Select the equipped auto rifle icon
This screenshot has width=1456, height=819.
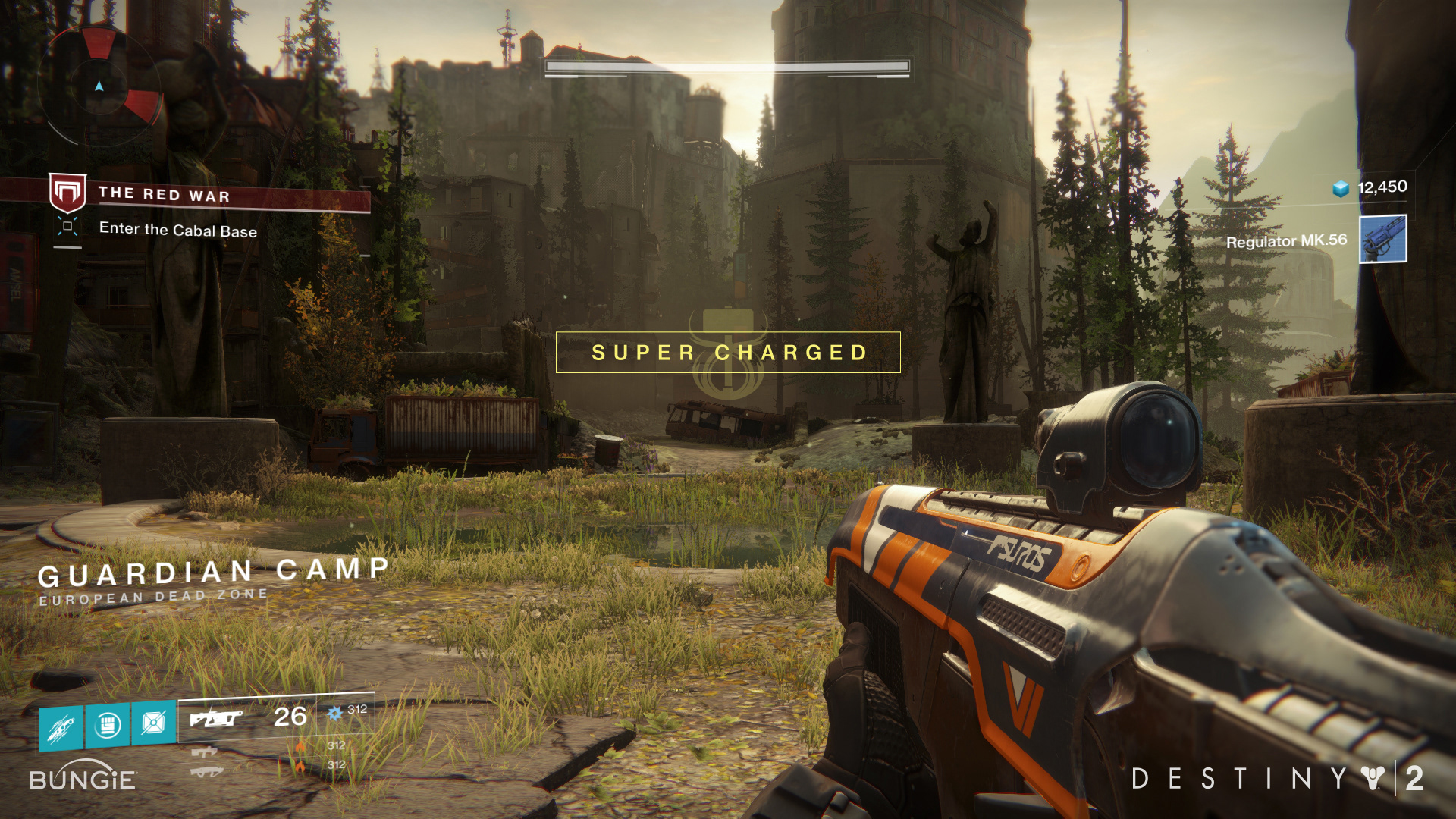[215, 717]
